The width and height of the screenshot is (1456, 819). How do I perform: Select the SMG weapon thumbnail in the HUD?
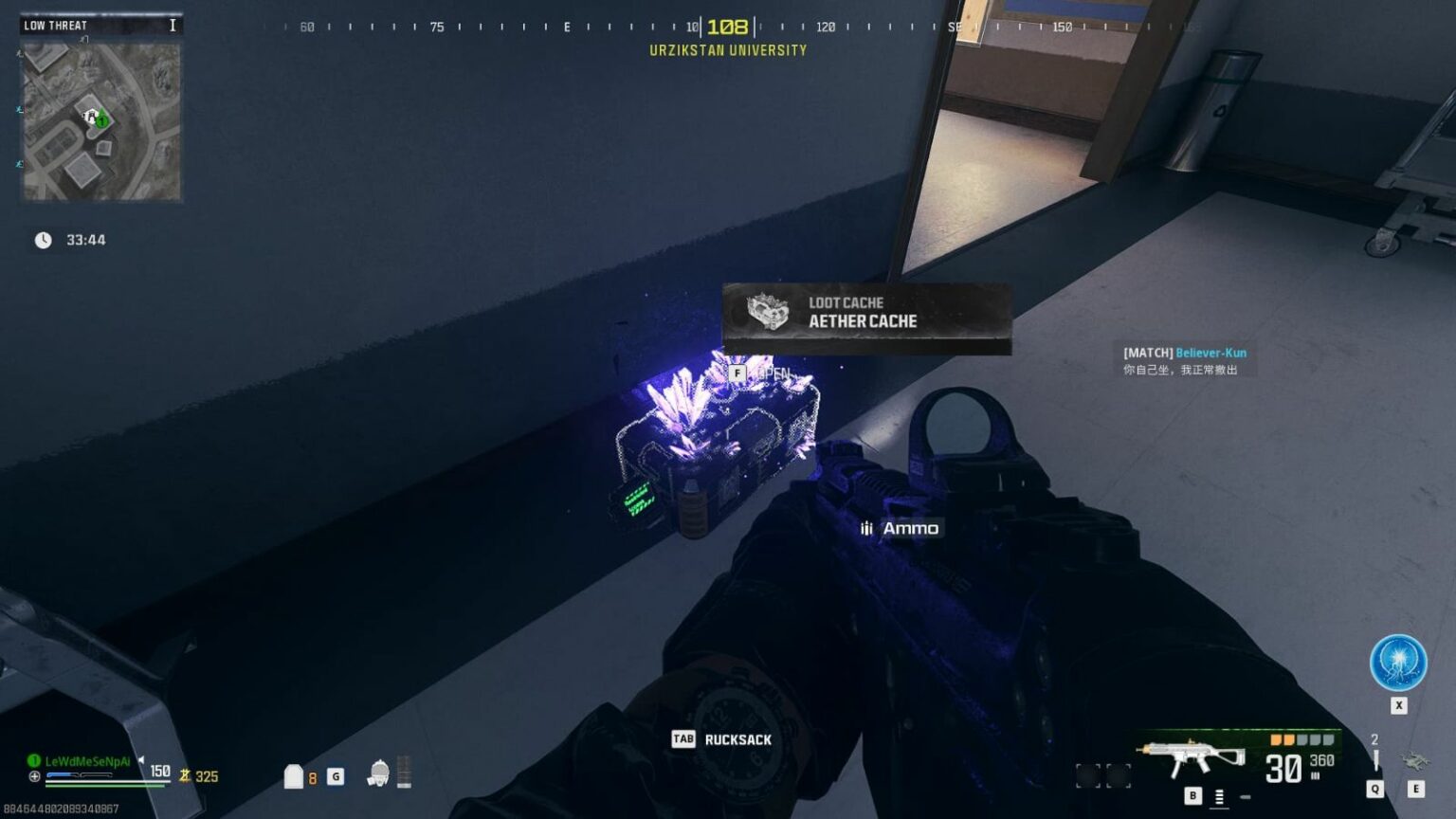point(1192,755)
